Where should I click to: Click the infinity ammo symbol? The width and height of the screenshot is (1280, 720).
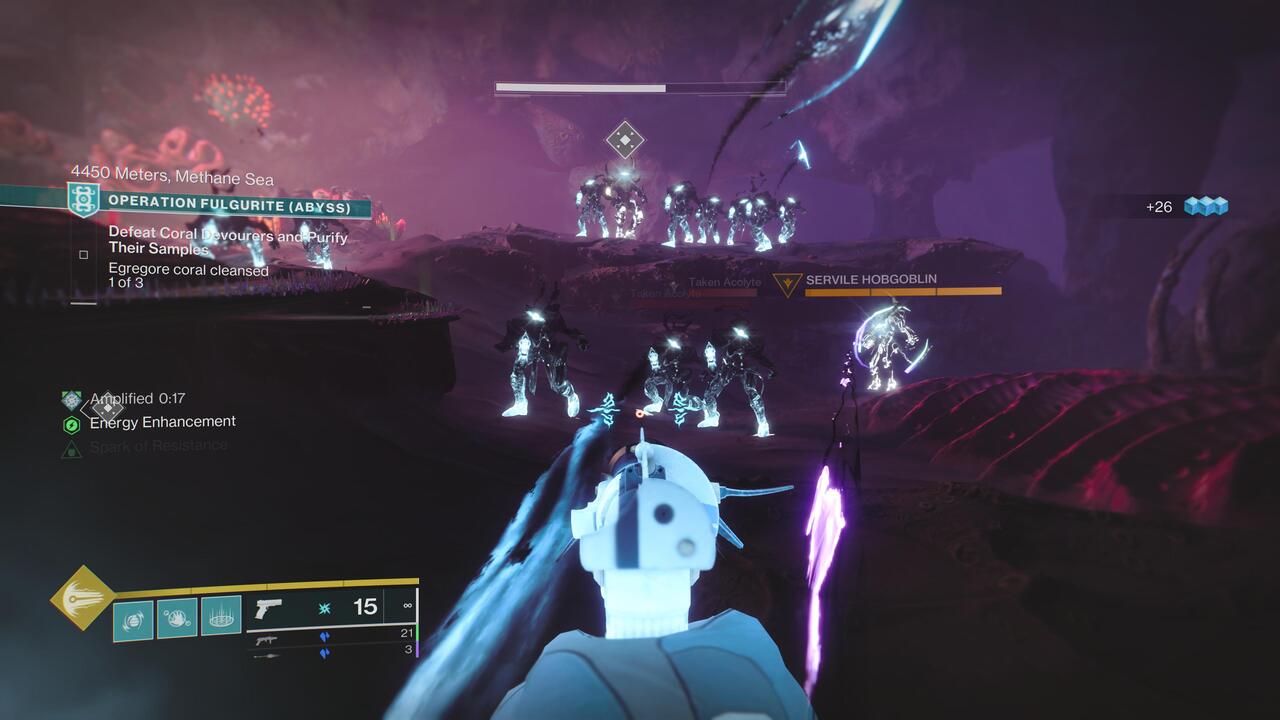(x=407, y=604)
